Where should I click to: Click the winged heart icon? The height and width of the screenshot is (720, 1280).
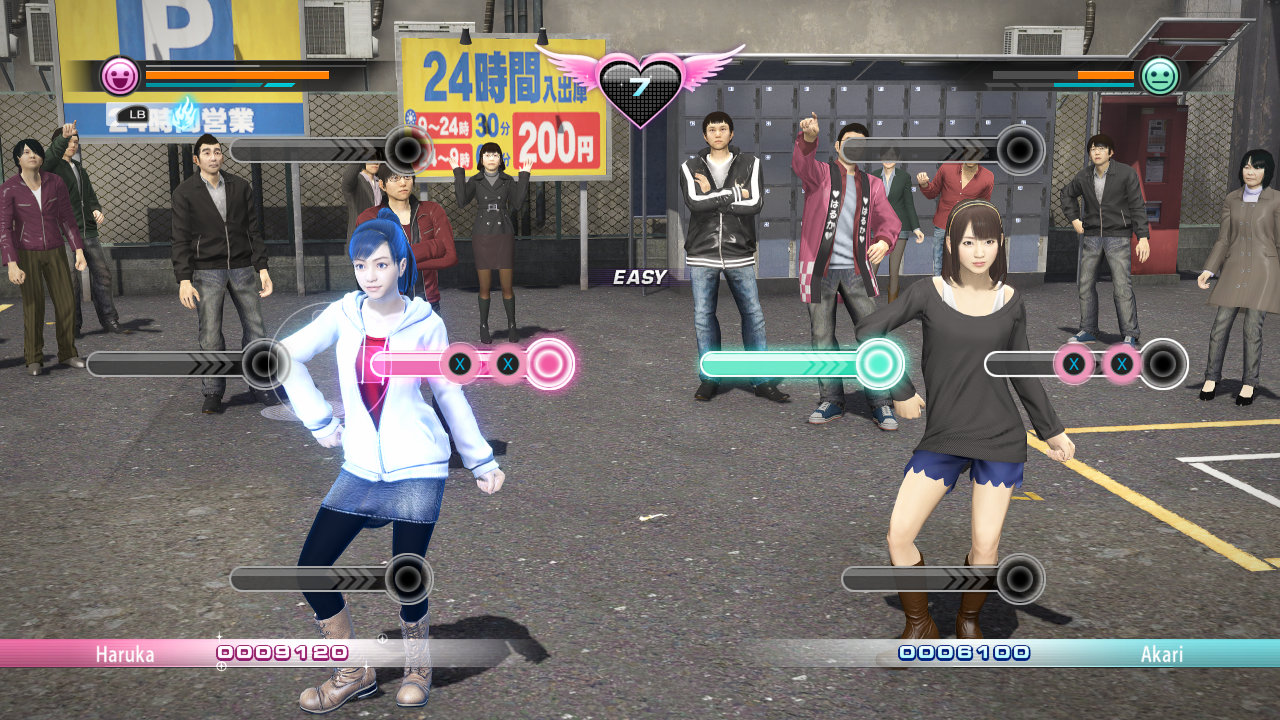pos(640,86)
